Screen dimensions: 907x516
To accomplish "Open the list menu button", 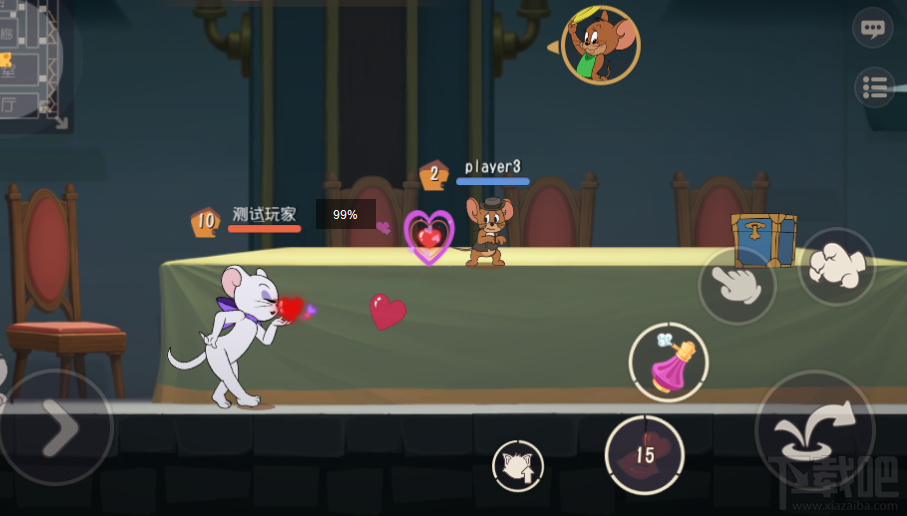I will [x=875, y=88].
